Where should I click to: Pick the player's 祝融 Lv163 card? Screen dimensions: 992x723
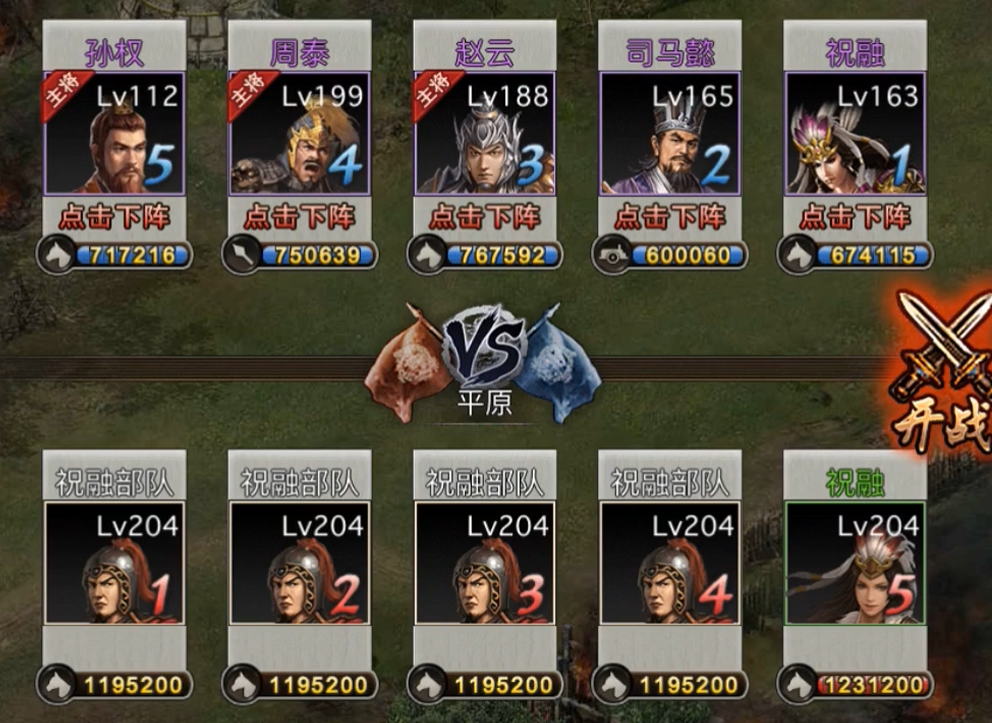(855, 133)
